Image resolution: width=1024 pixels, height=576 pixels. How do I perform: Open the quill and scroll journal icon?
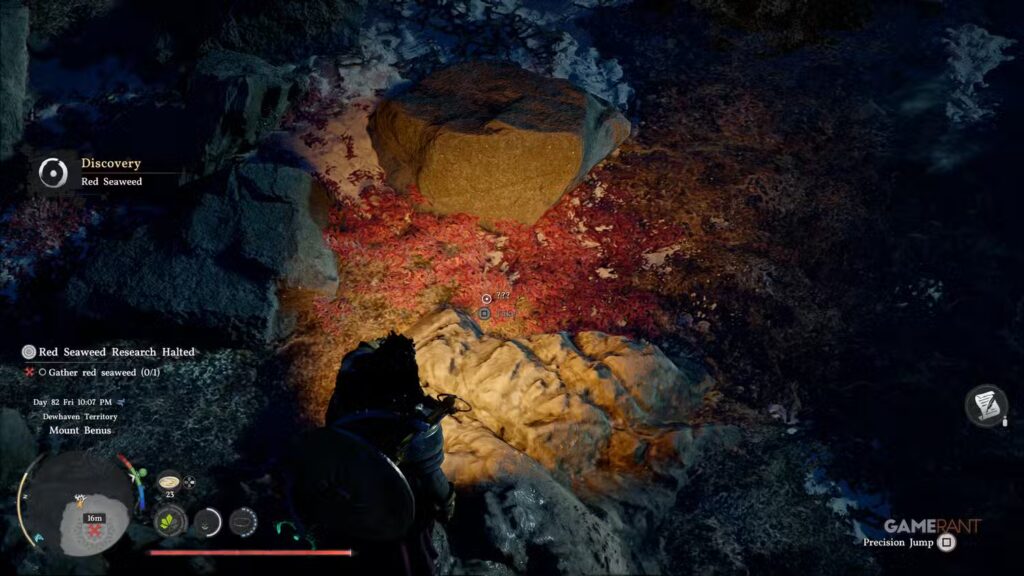click(x=985, y=405)
